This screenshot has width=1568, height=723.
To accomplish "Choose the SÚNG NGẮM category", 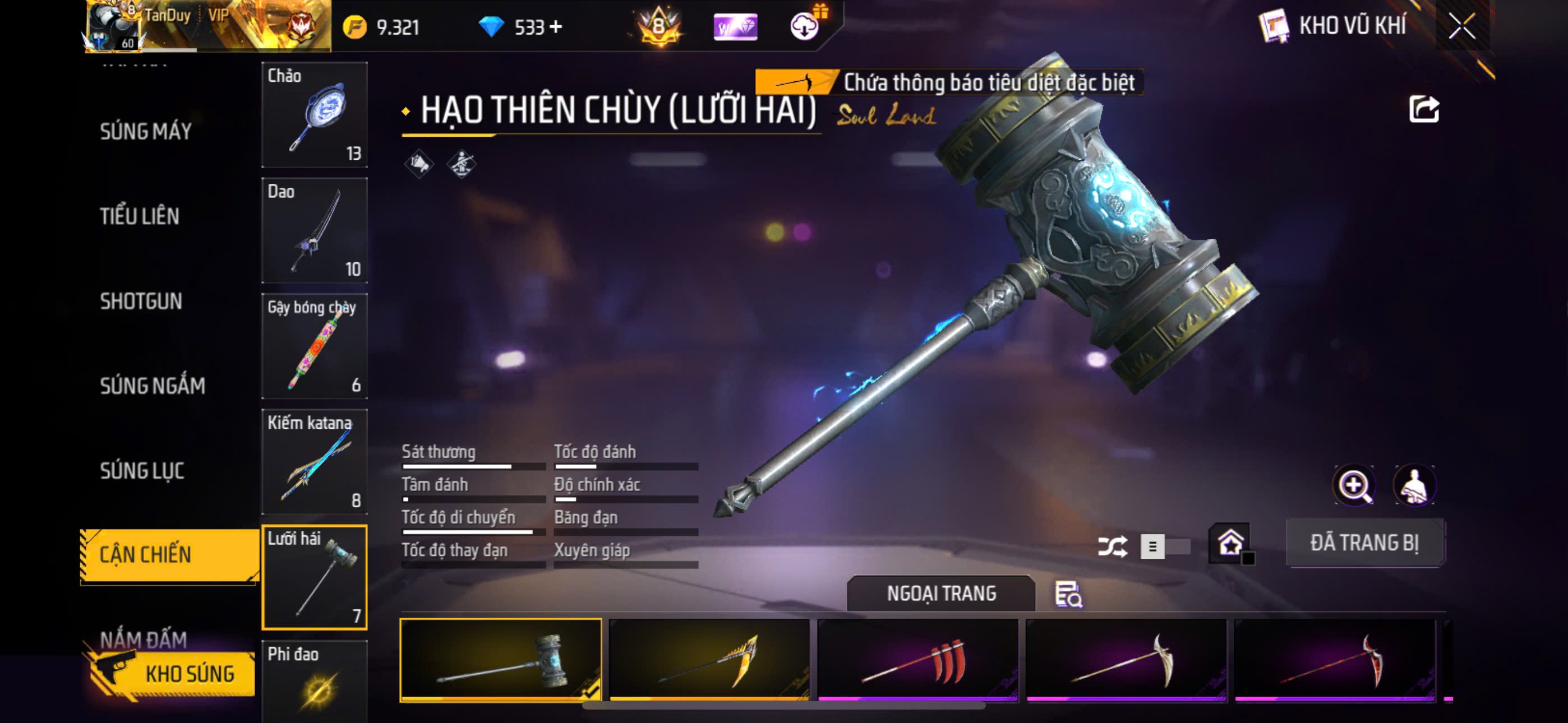I will 152,386.
